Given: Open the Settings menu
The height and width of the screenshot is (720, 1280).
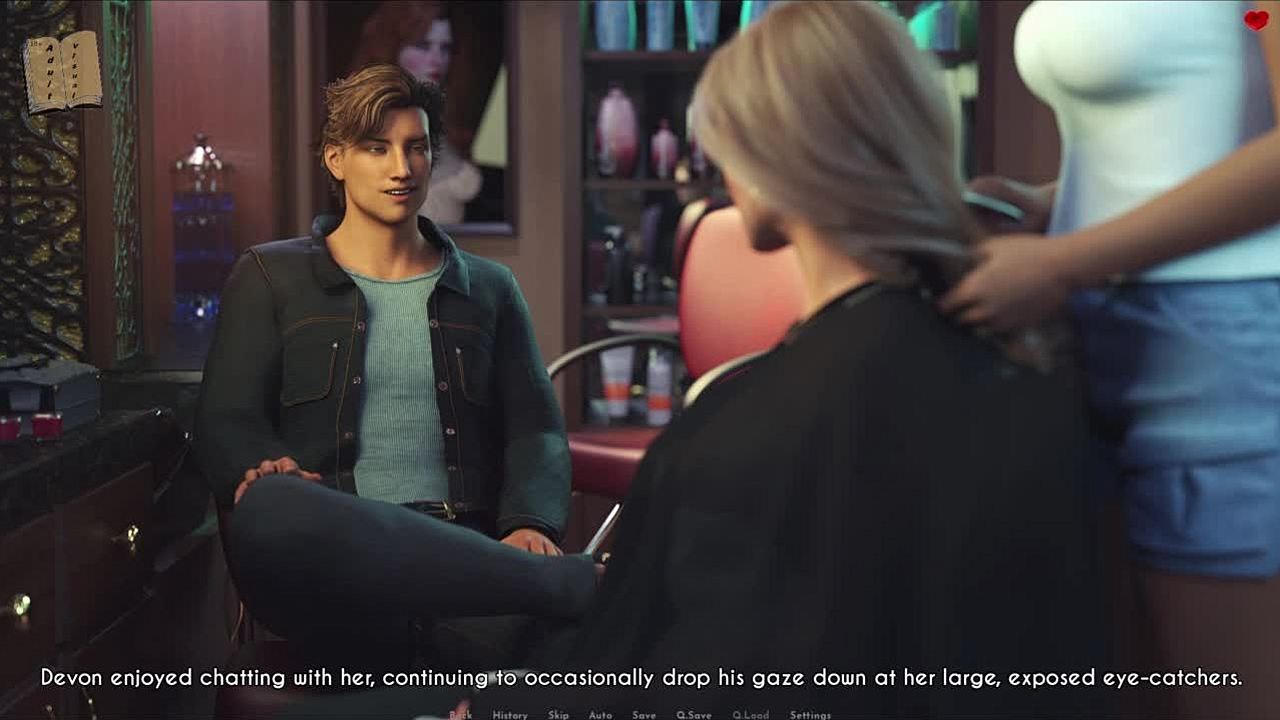Looking at the screenshot, I should (810, 715).
